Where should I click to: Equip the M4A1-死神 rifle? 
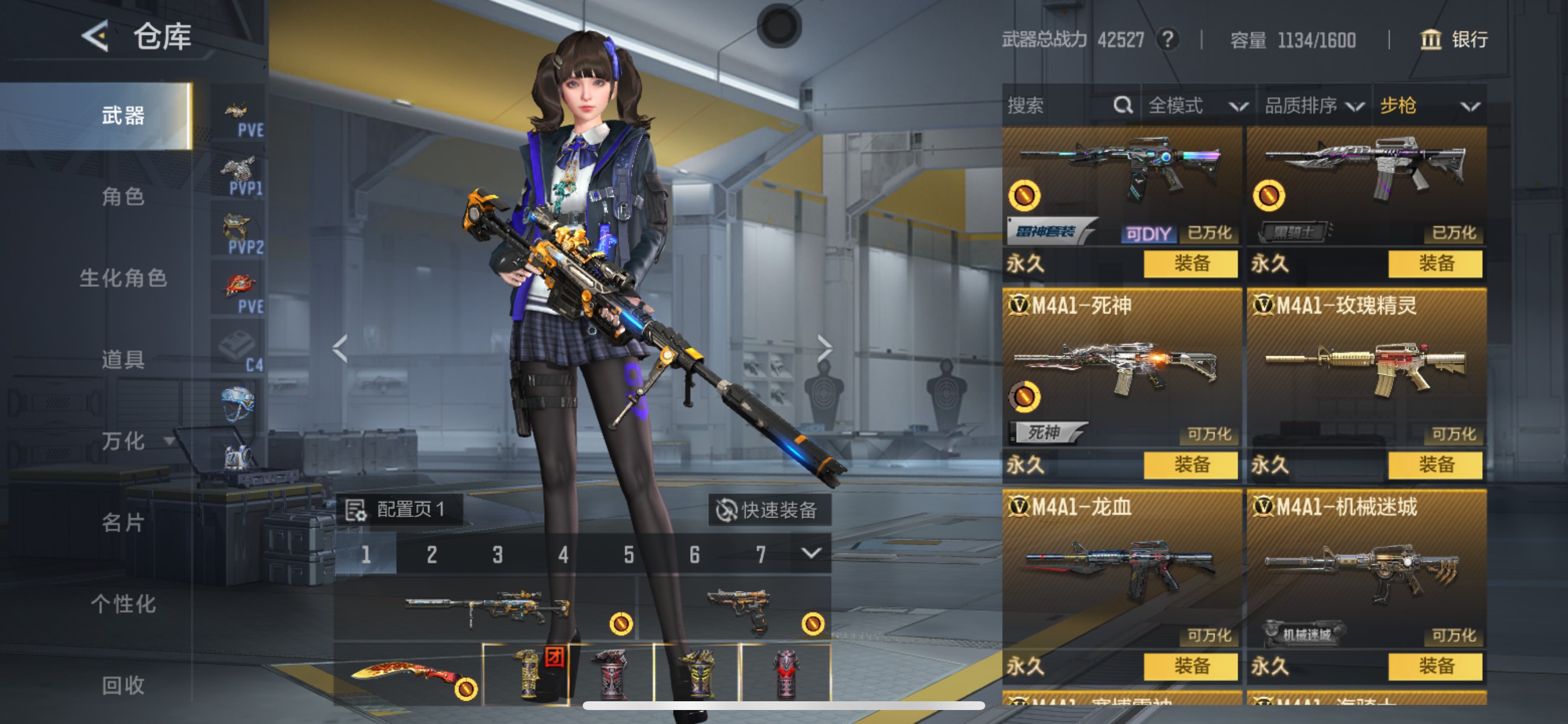pos(1191,465)
